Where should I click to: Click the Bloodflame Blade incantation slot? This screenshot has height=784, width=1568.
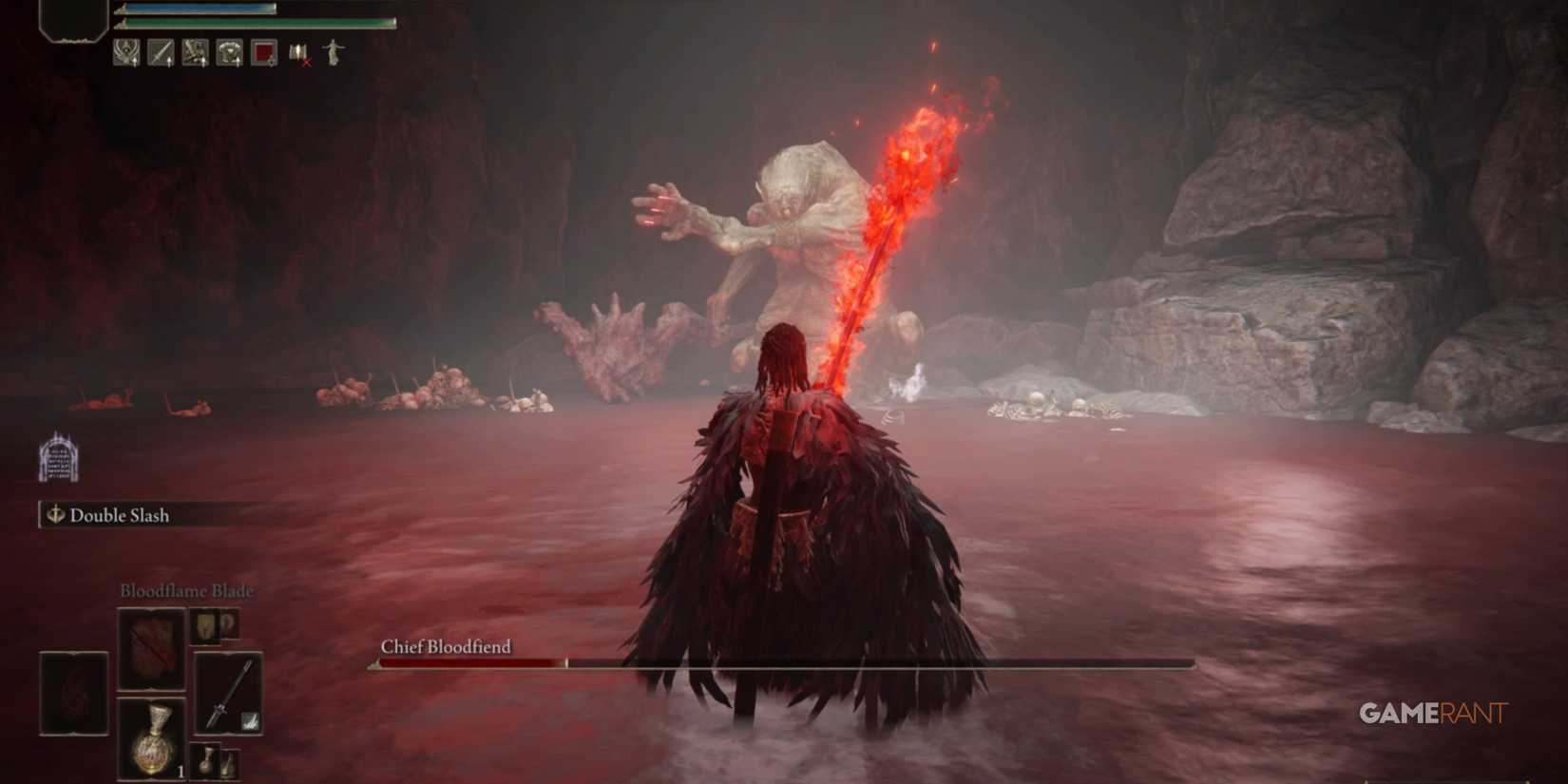pos(152,651)
